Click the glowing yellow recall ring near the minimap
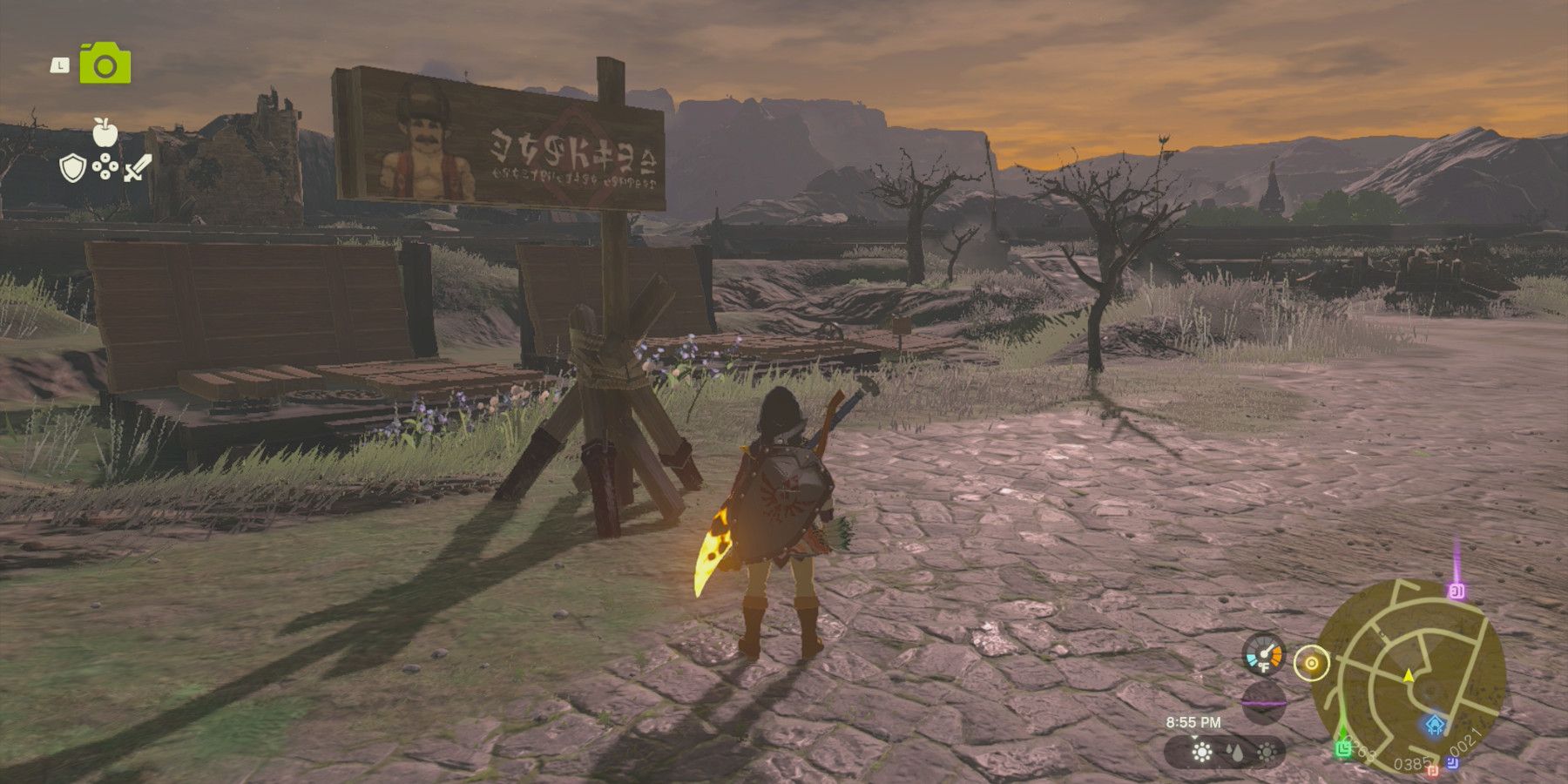 point(1311,662)
